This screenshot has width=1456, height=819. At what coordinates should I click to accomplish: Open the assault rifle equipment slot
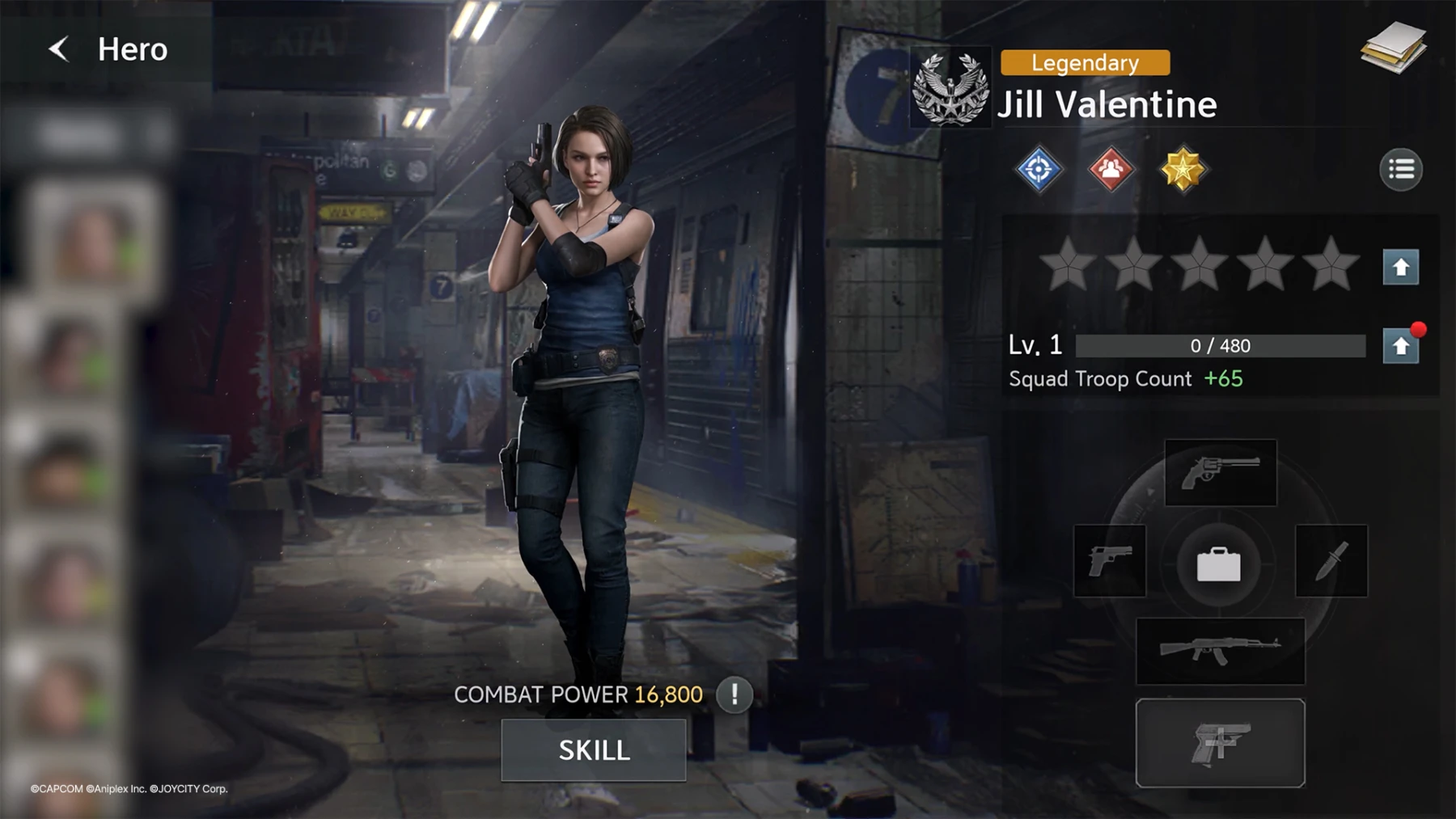tap(1220, 651)
